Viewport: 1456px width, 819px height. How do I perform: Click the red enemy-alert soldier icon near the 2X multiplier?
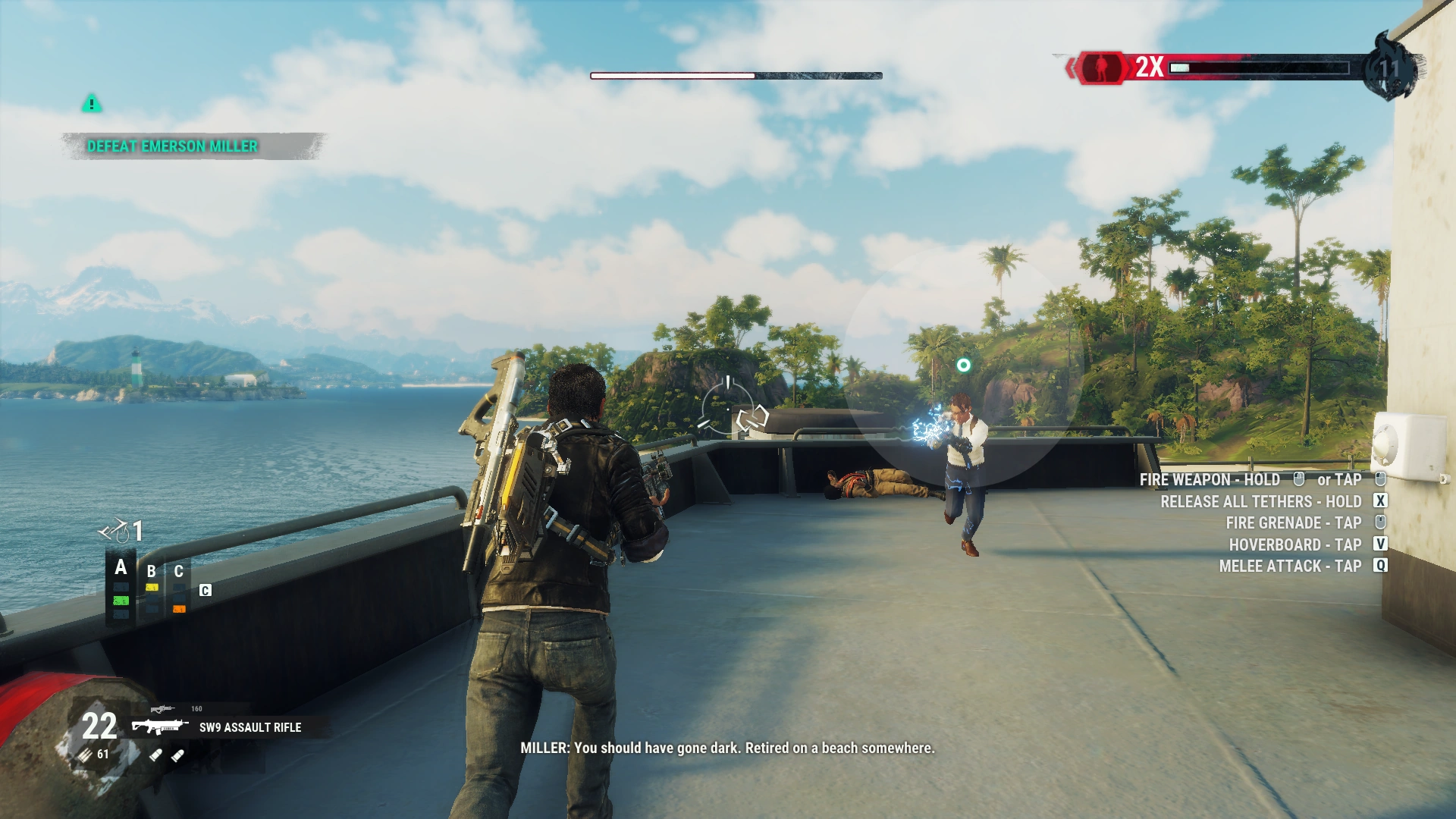(1100, 66)
